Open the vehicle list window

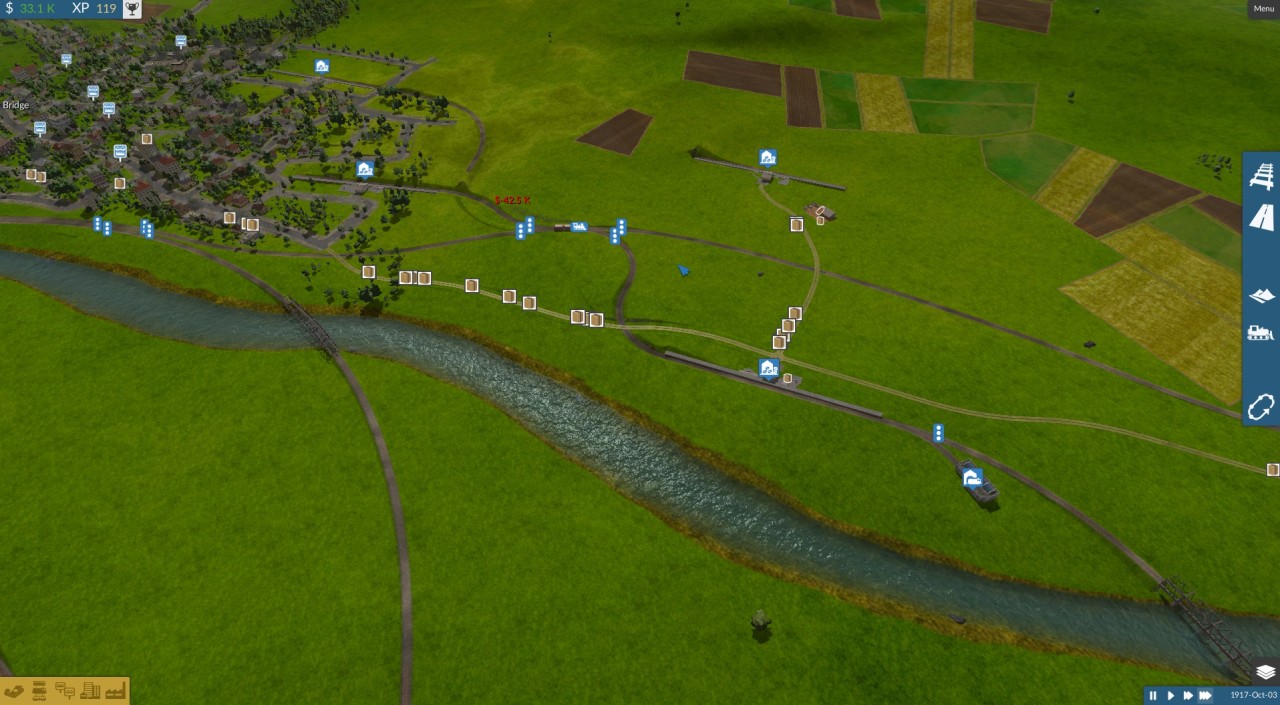[x=40, y=691]
